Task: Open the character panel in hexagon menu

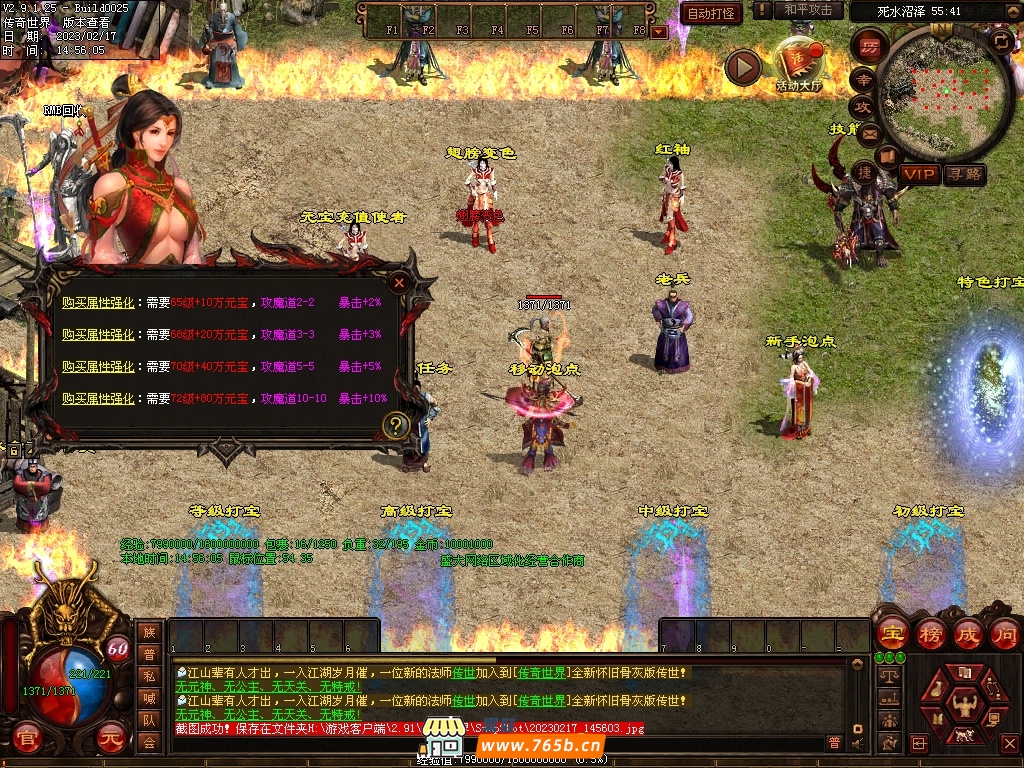Action: (x=964, y=706)
